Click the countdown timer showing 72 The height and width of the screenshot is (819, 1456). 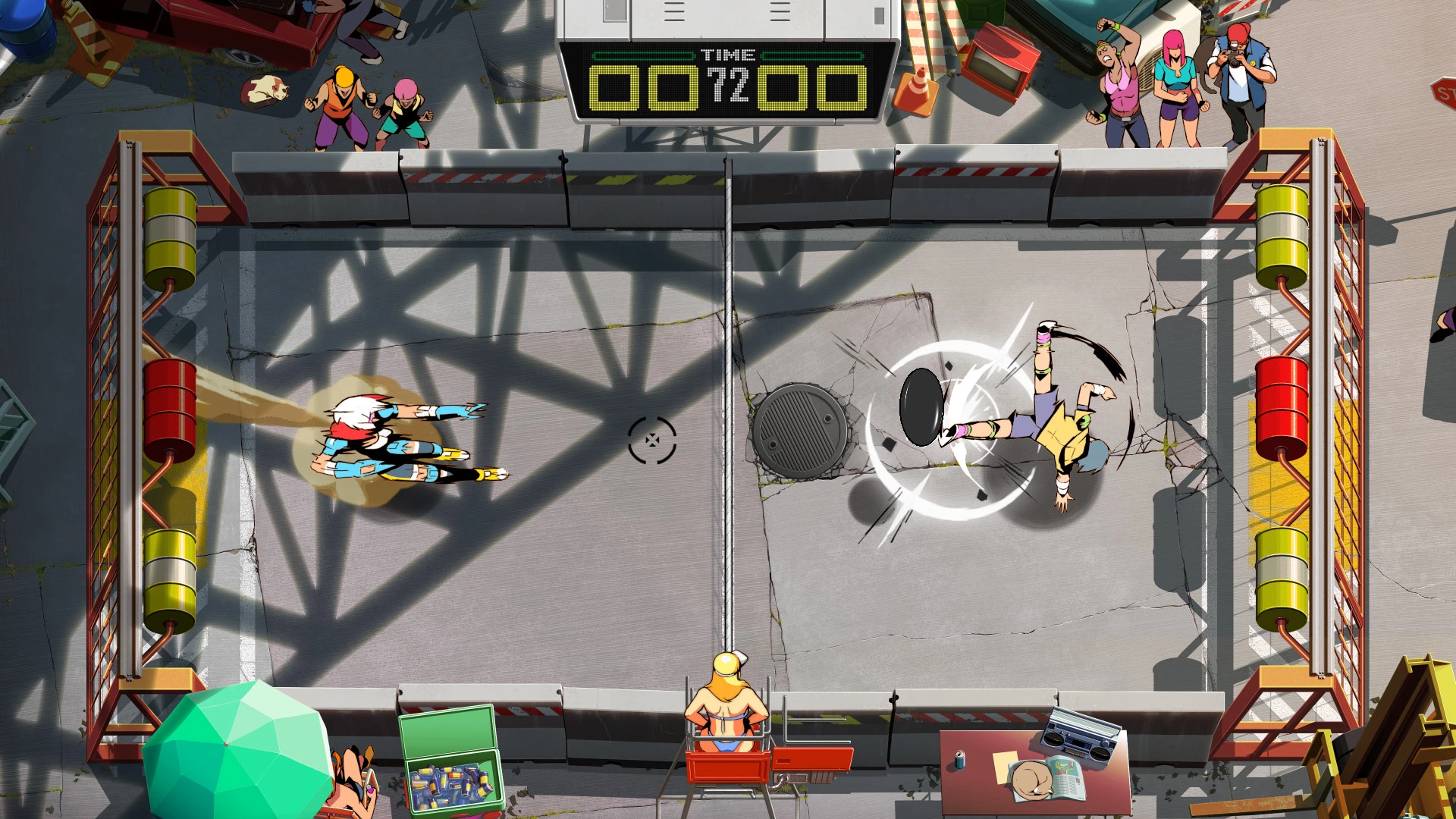(x=726, y=85)
